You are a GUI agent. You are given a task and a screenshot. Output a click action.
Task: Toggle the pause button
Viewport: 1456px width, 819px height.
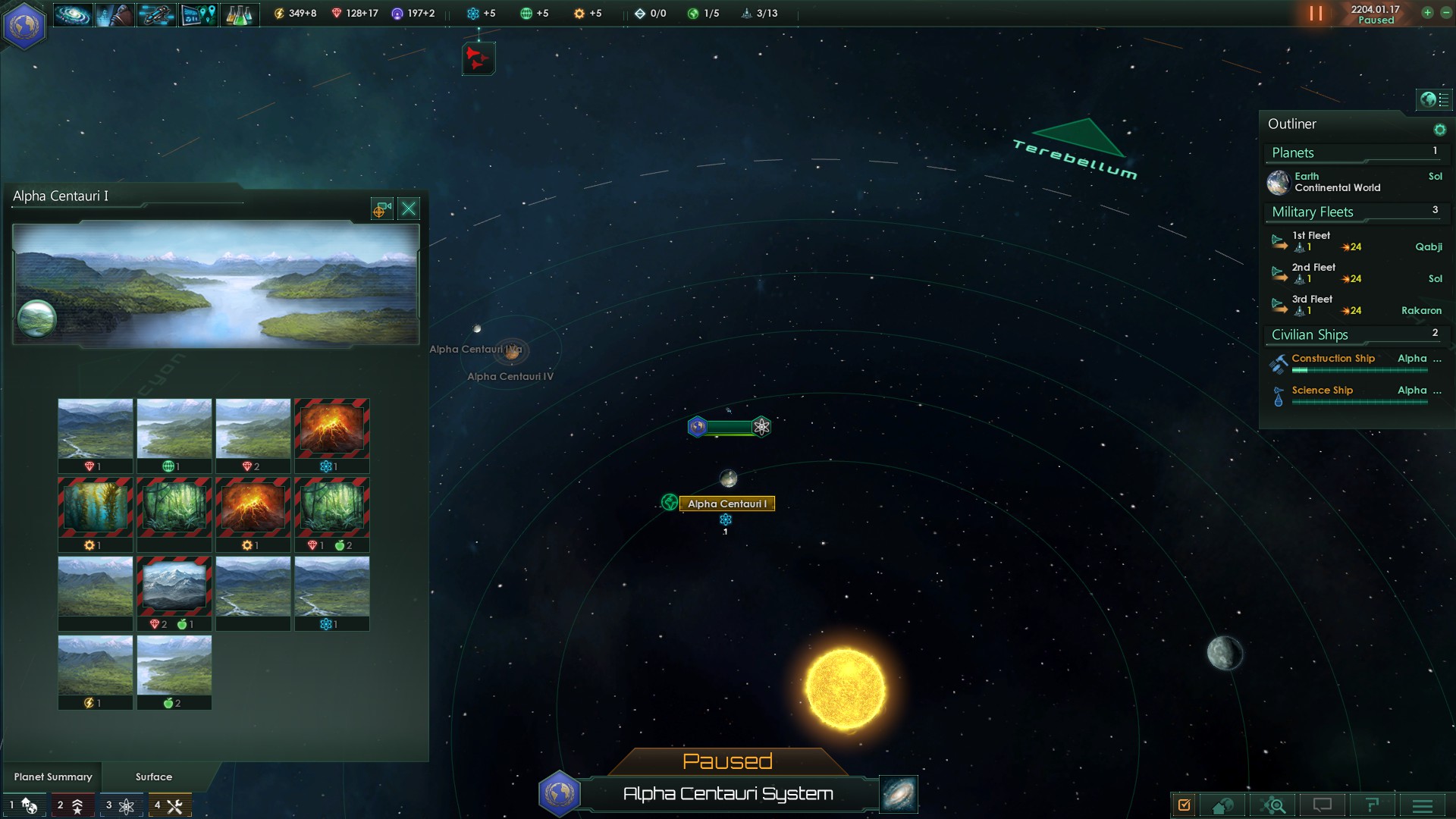[1316, 14]
